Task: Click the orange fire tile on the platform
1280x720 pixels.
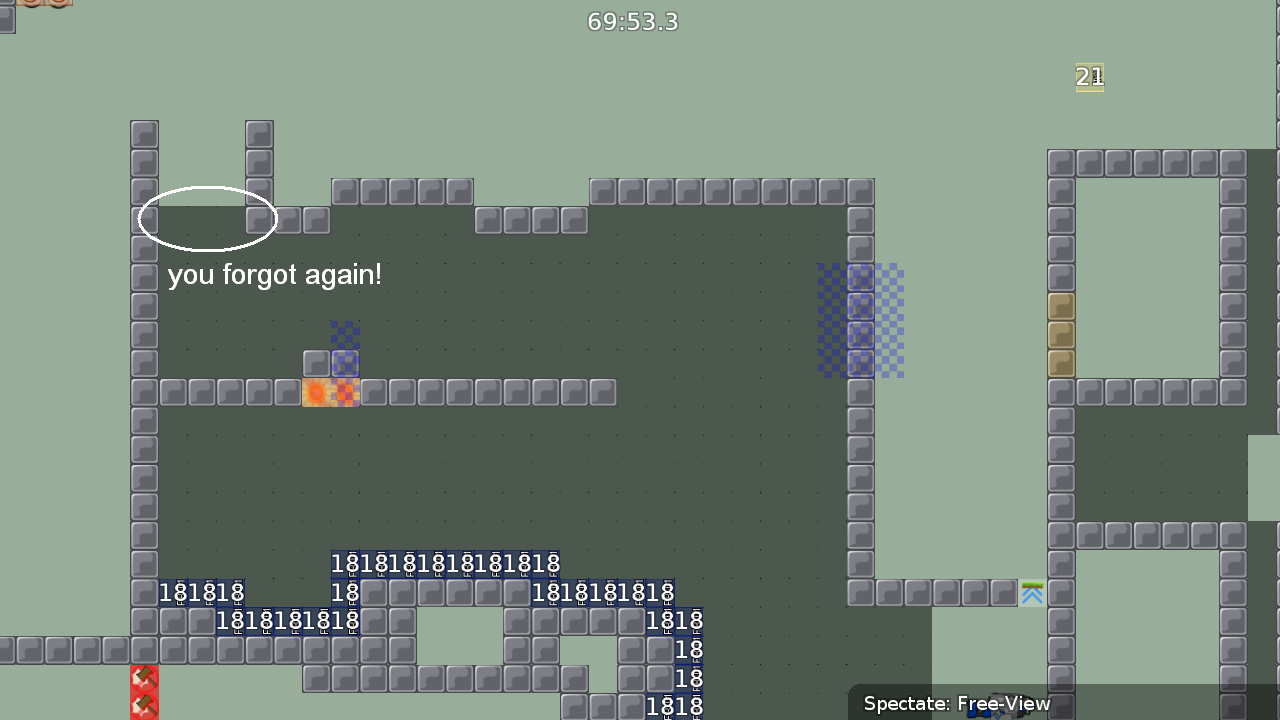Action: pos(316,393)
